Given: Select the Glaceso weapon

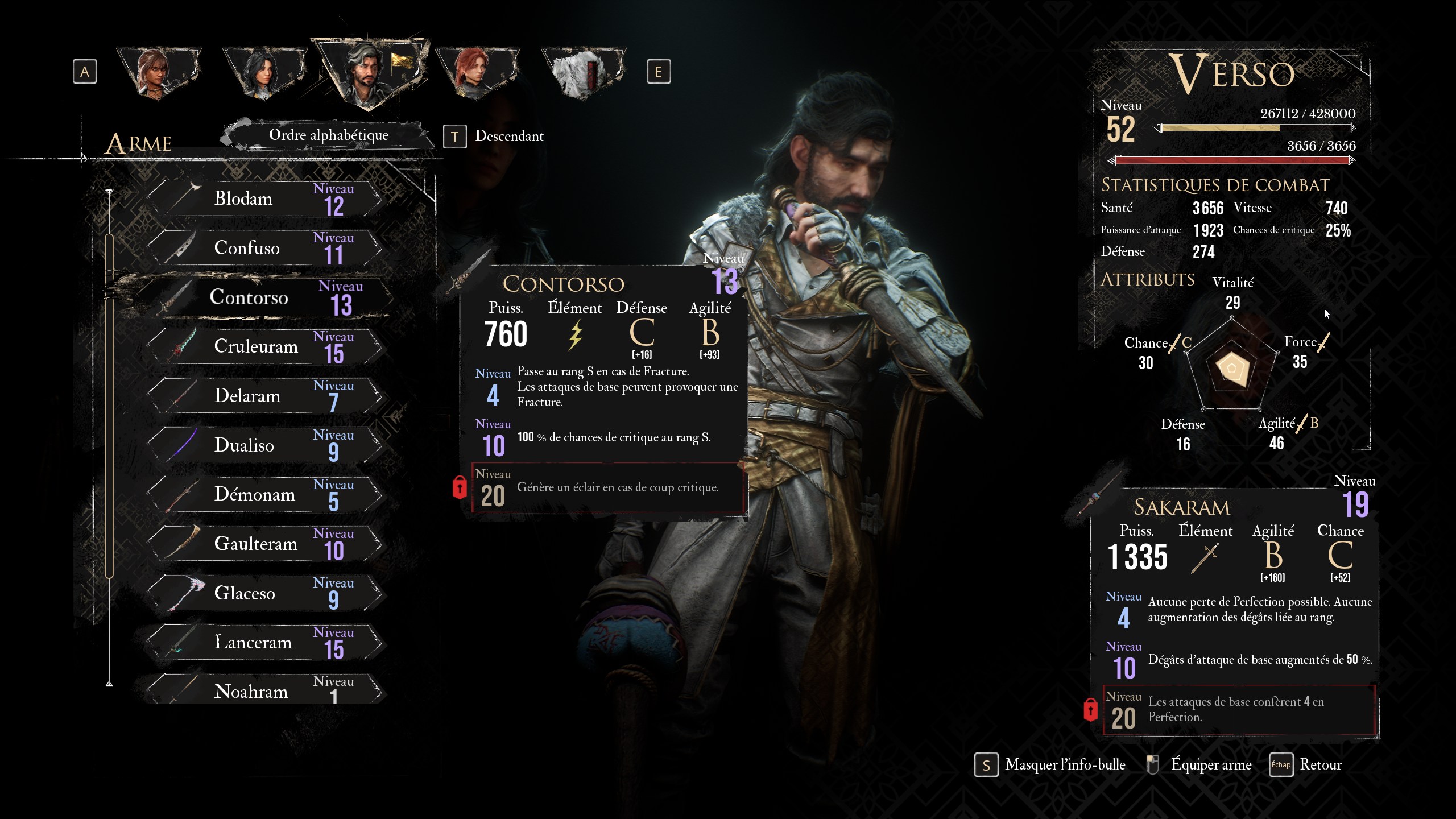Looking at the screenshot, I should (x=264, y=593).
